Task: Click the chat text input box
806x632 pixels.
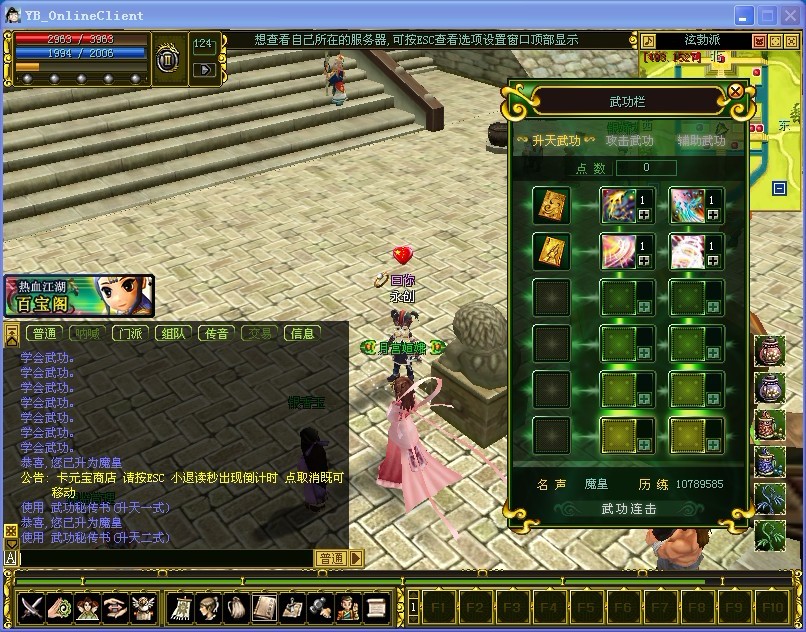Action: click(165, 558)
